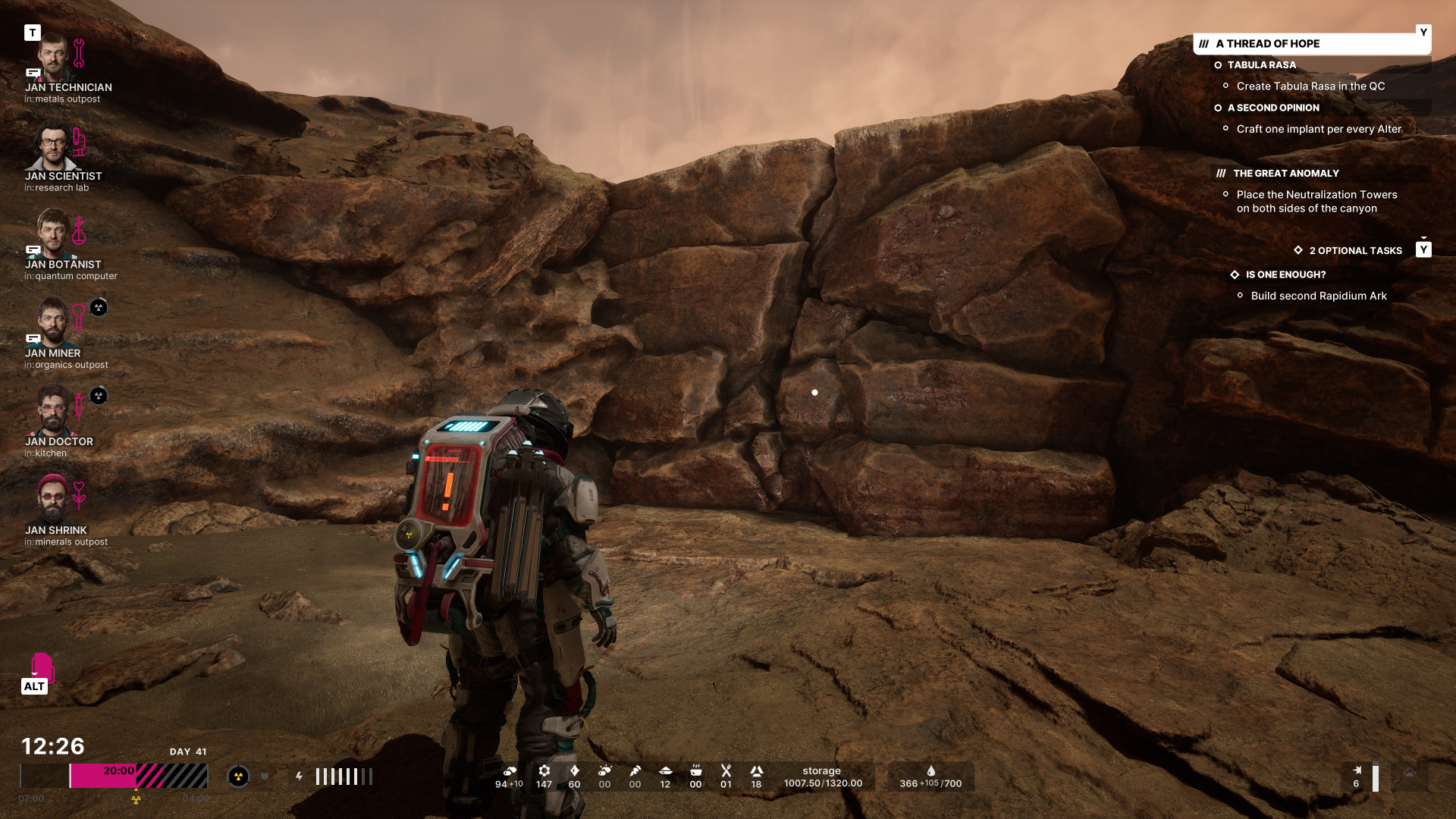1456x819 pixels.
Task: Click the water droplet resource icon
Action: [930, 770]
